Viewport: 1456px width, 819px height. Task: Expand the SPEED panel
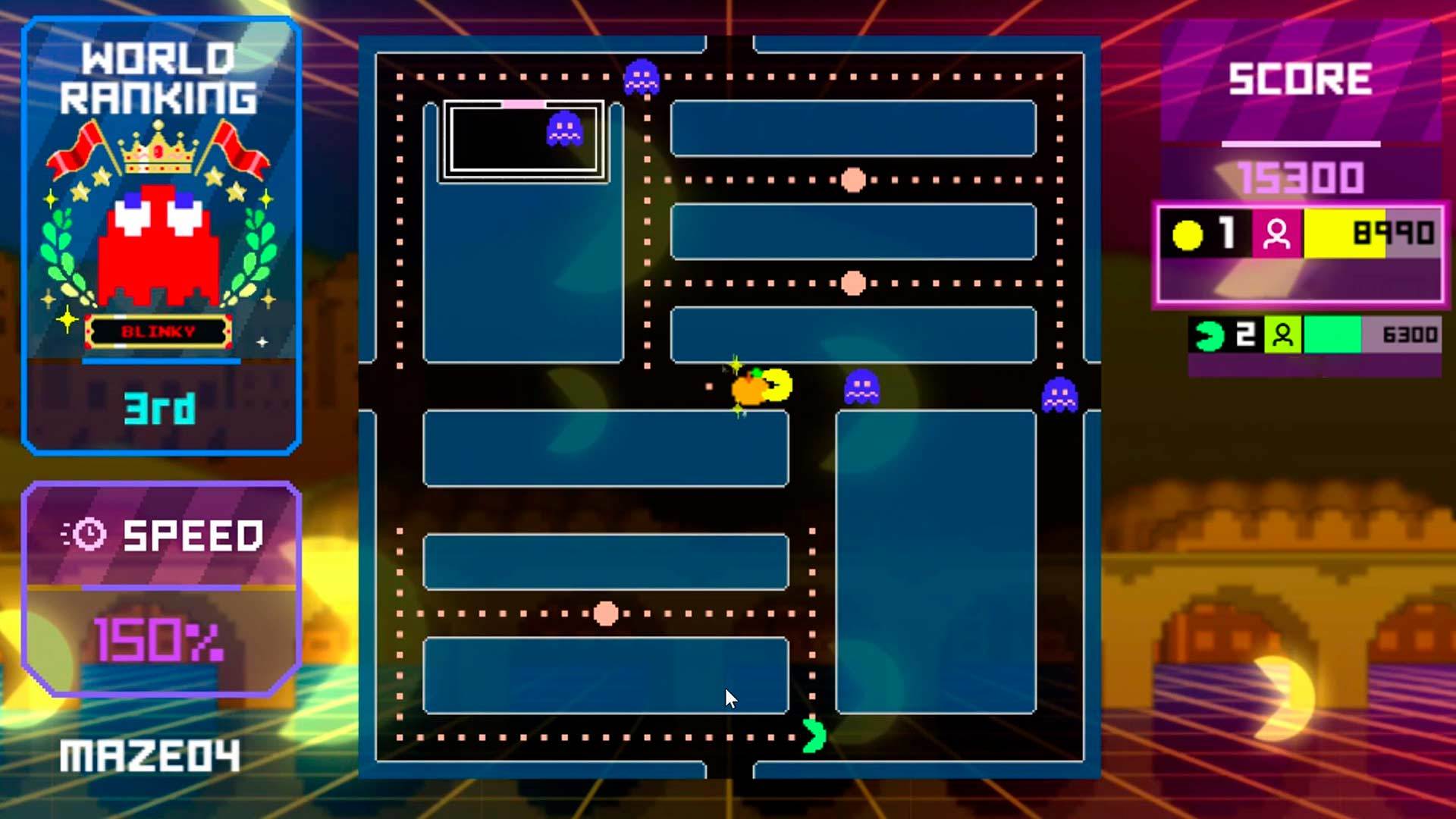click(181, 535)
